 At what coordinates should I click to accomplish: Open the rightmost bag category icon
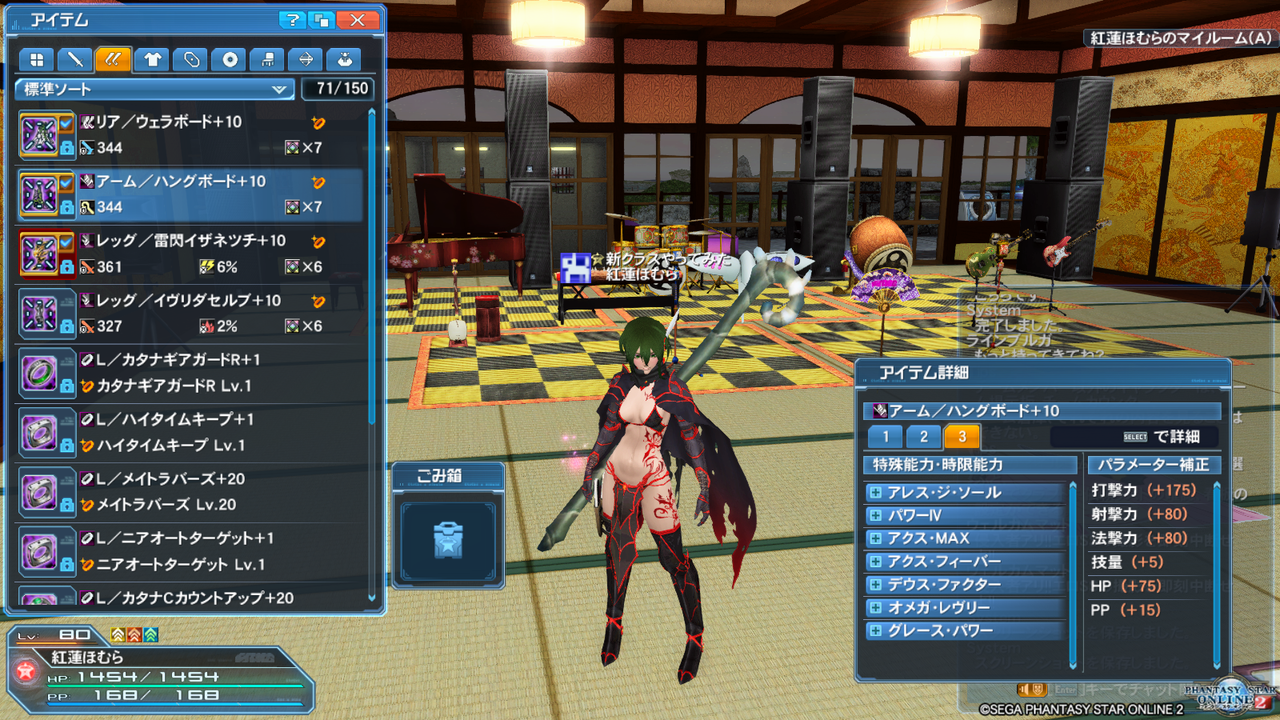click(344, 59)
